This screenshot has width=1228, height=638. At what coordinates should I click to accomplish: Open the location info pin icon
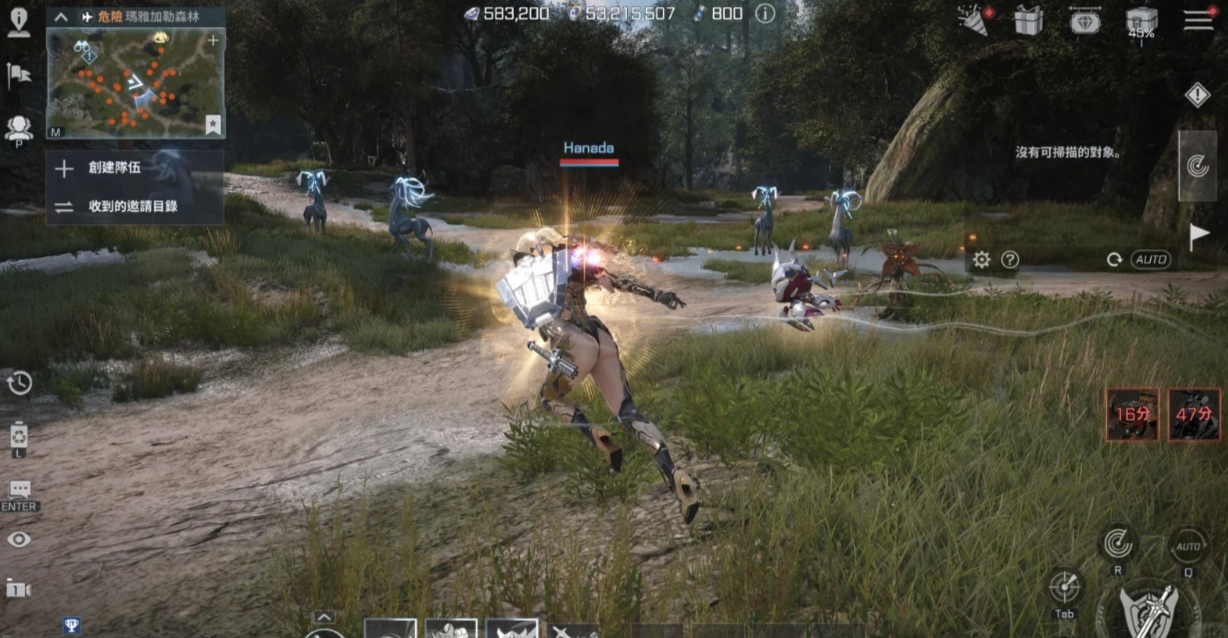19,22
